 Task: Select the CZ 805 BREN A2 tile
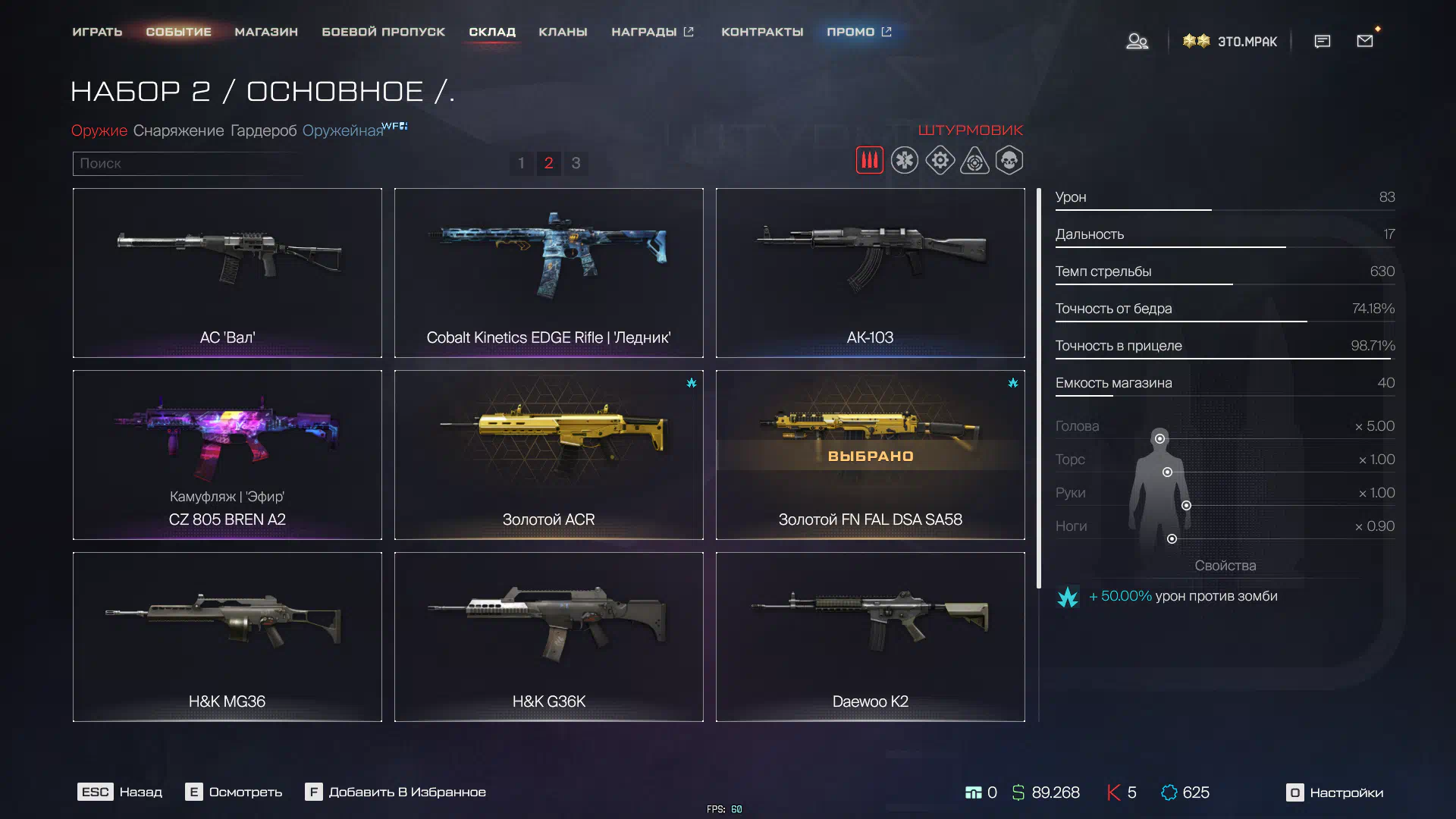pyautogui.click(x=227, y=455)
